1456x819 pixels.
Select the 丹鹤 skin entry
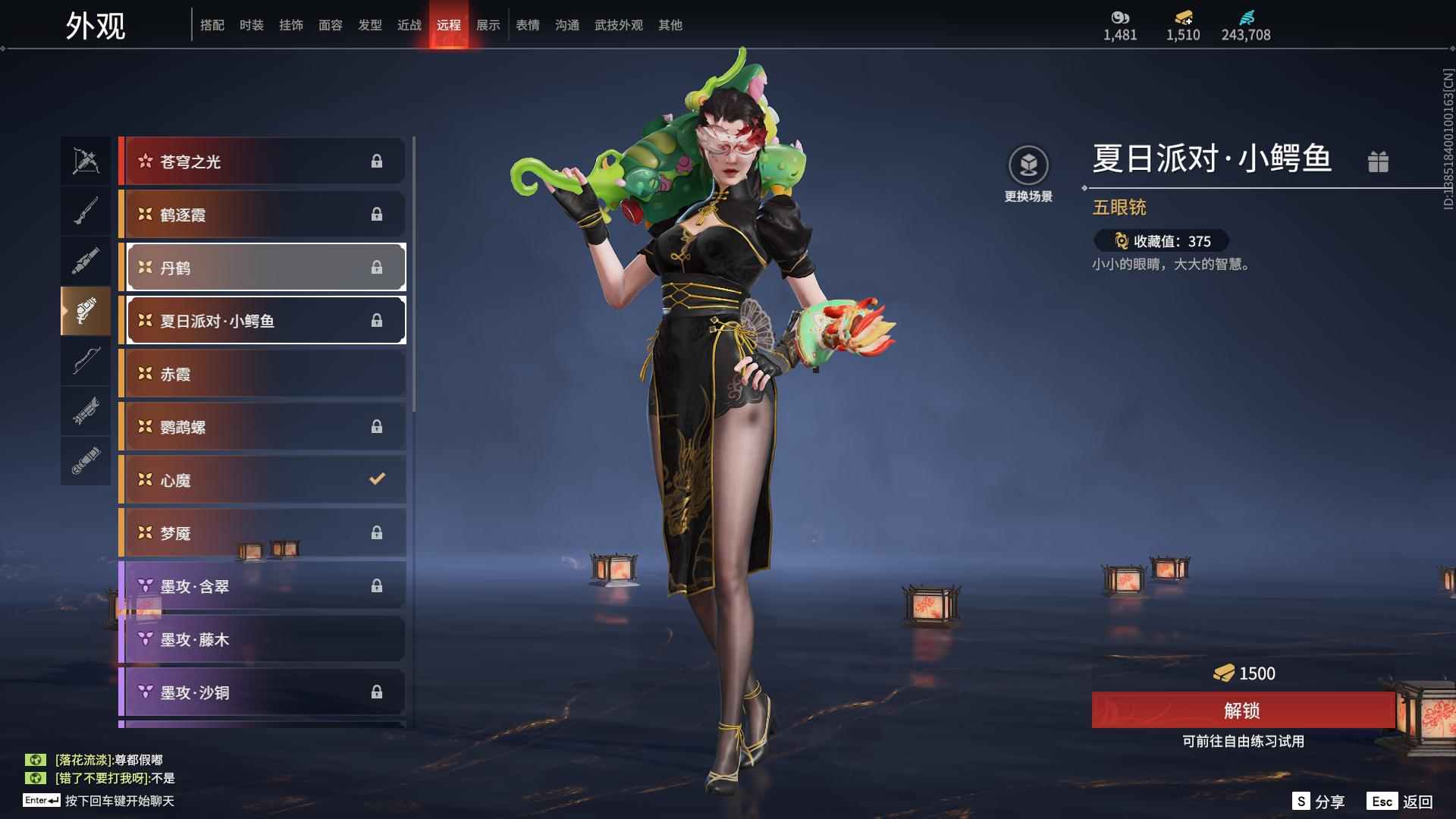click(262, 267)
